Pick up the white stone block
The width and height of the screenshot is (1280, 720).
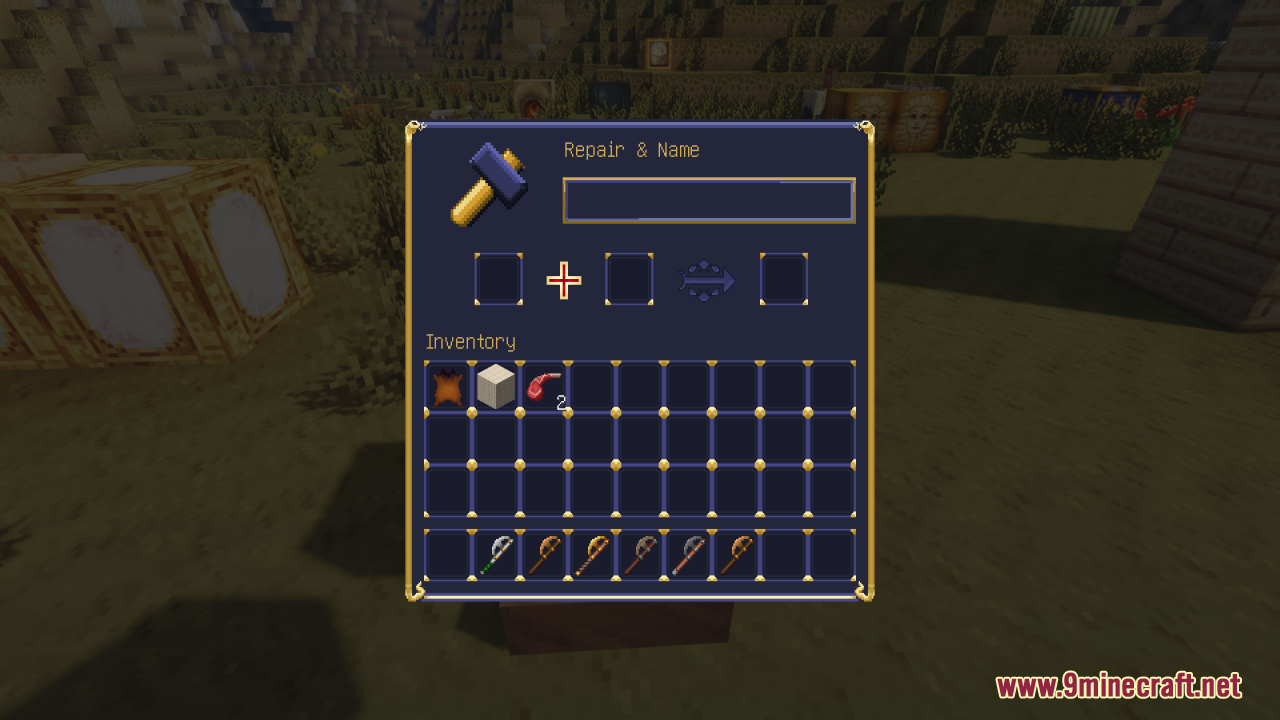[495, 387]
